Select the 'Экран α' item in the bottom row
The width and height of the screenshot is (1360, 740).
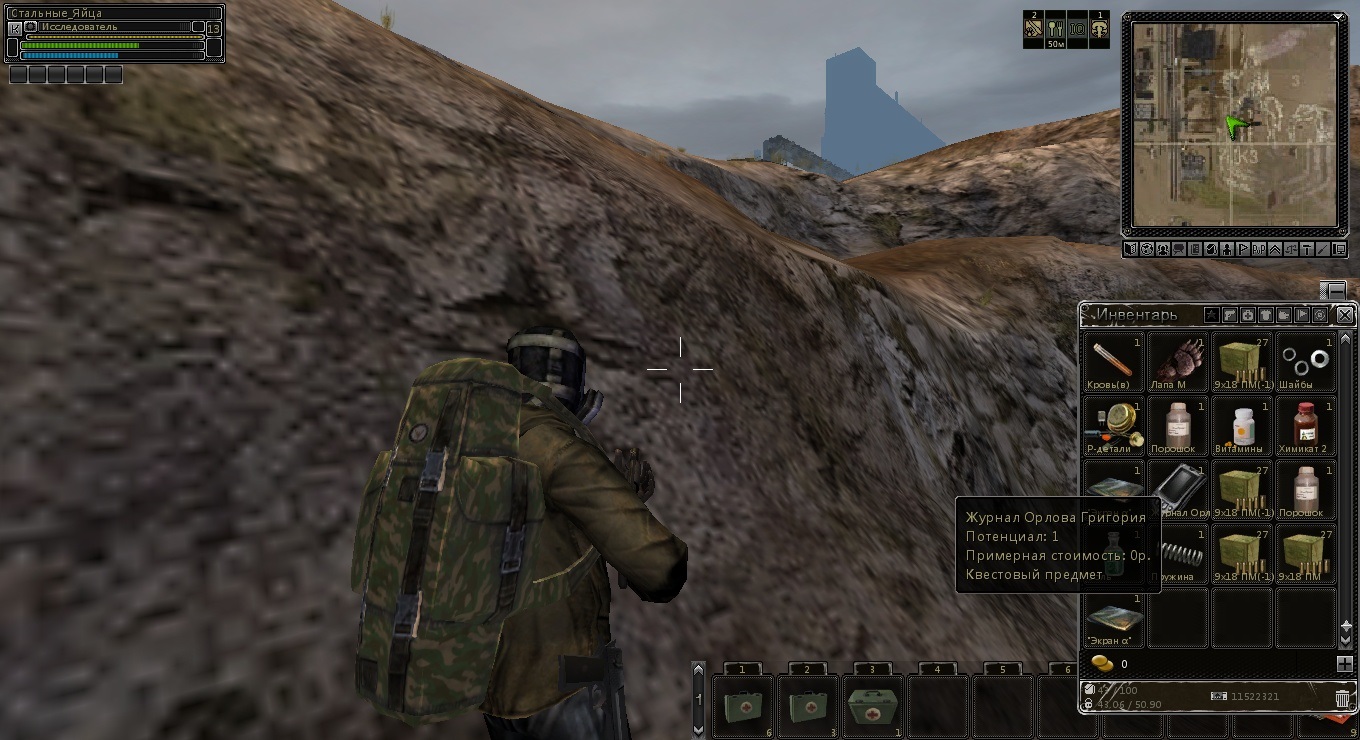(1113, 618)
